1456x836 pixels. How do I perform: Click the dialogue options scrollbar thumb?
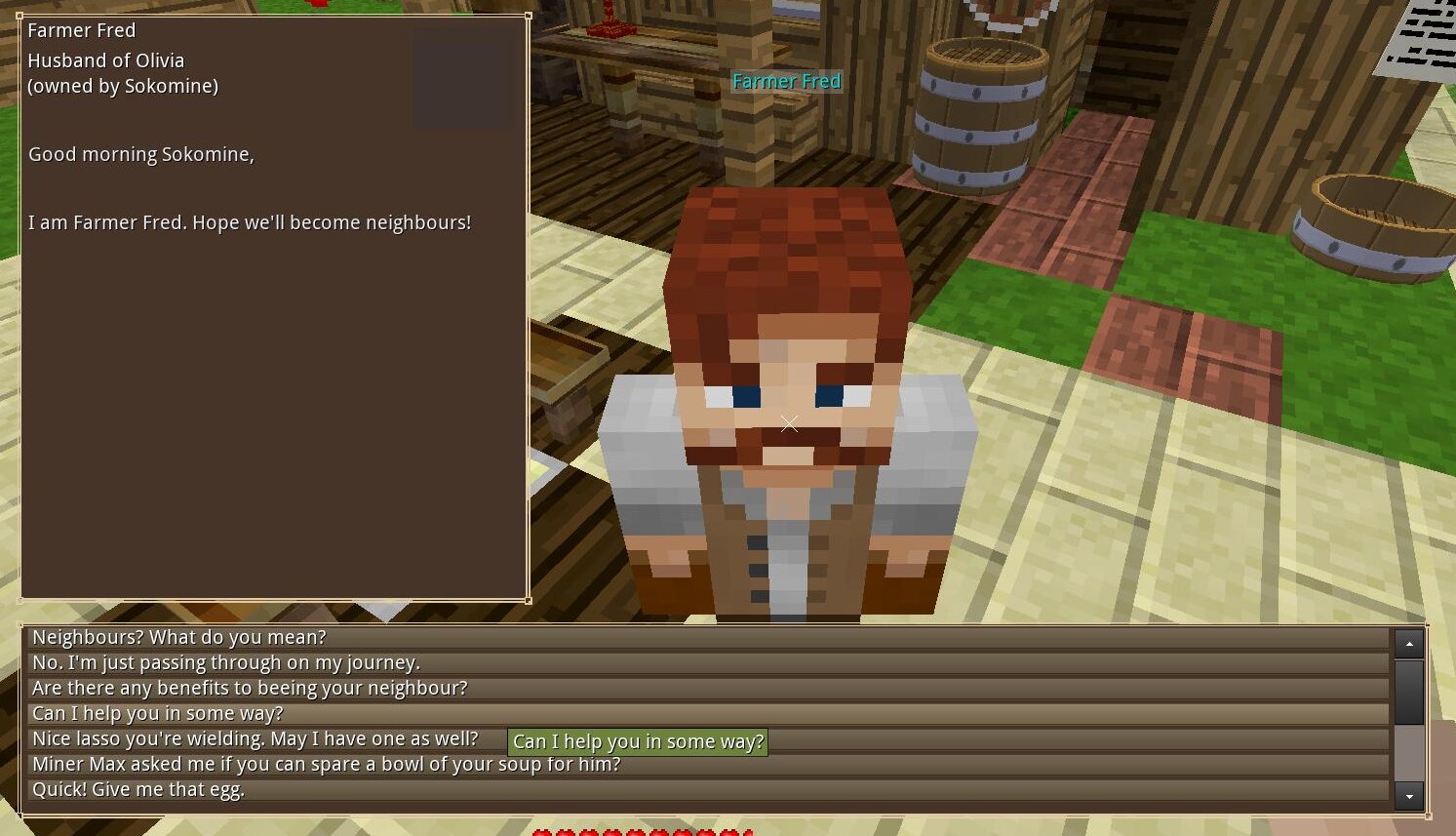[x=1409, y=692]
